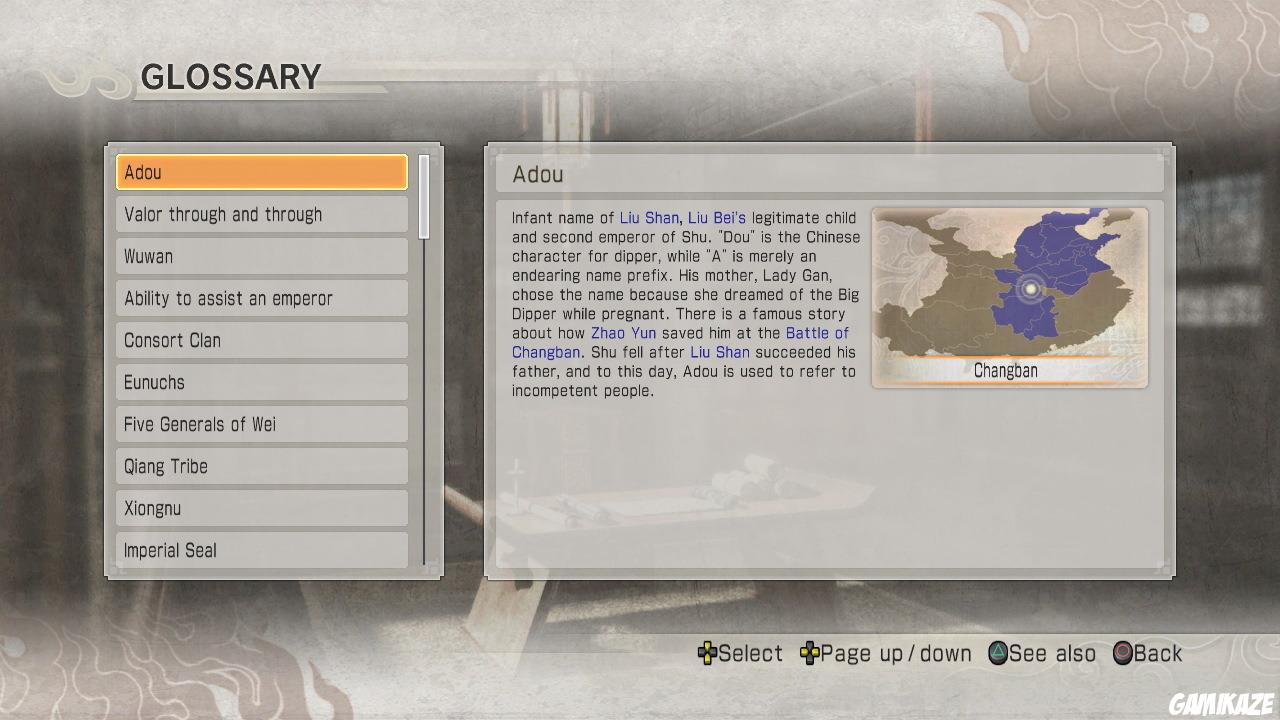The height and width of the screenshot is (720, 1280).
Task: Click the circle Back icon
Action: 1124,653
